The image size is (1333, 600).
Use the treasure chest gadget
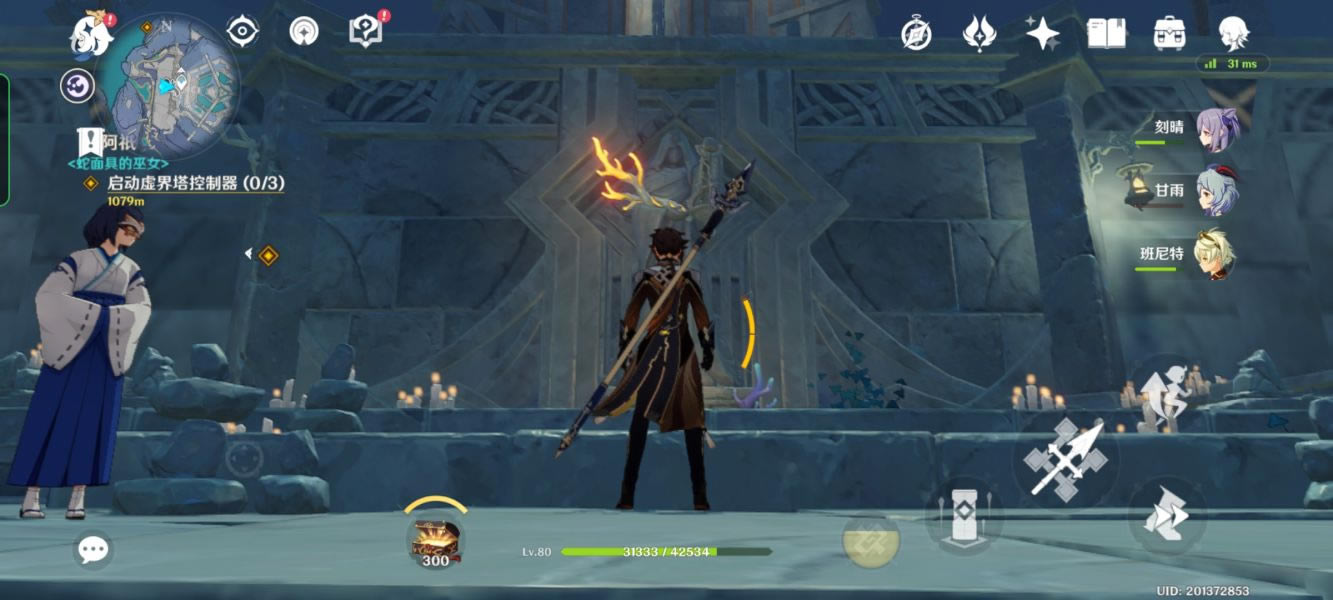point(435,538)
